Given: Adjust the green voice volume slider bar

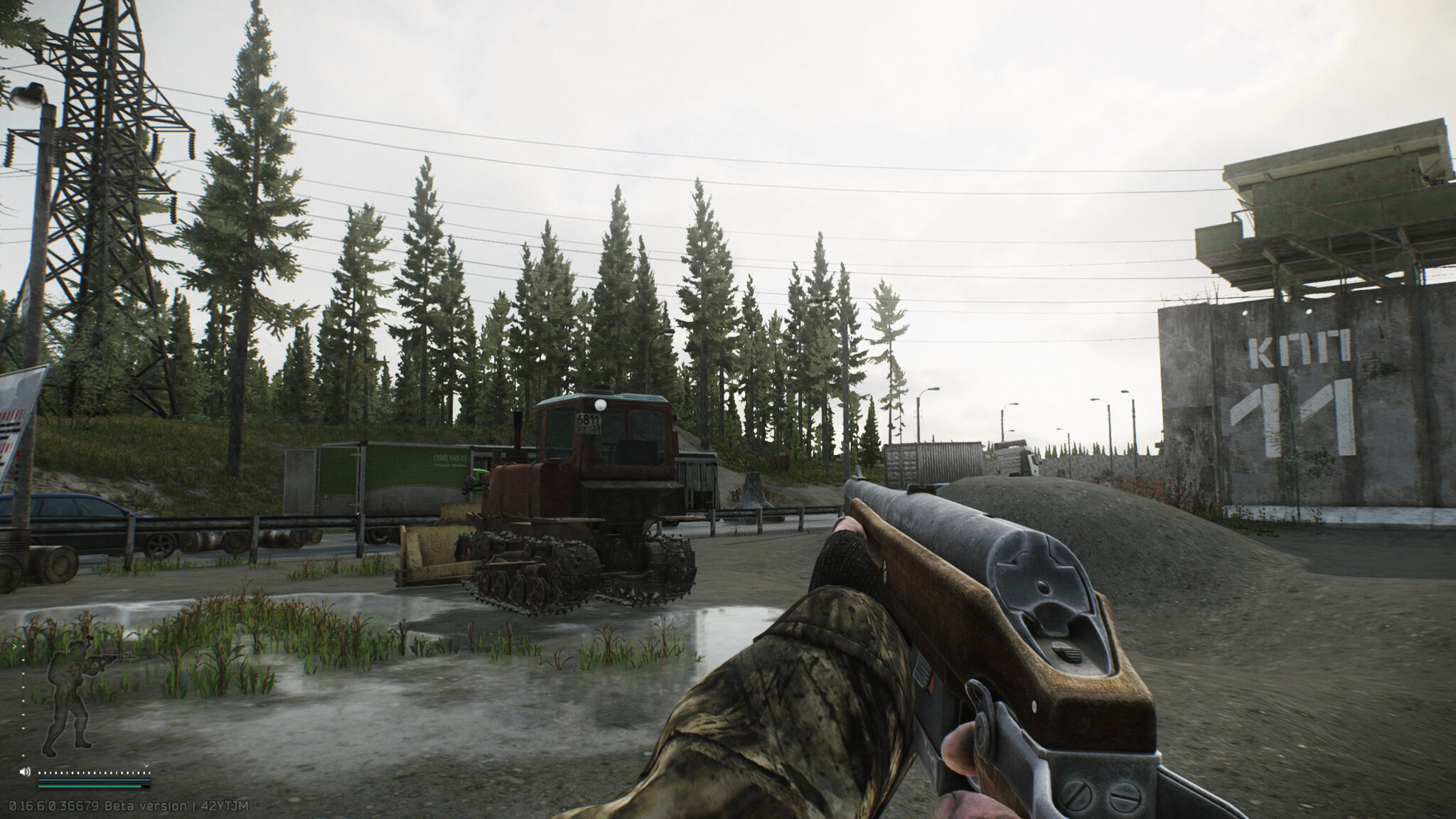Looking at the screenshot, I should (x=89, y=786).
